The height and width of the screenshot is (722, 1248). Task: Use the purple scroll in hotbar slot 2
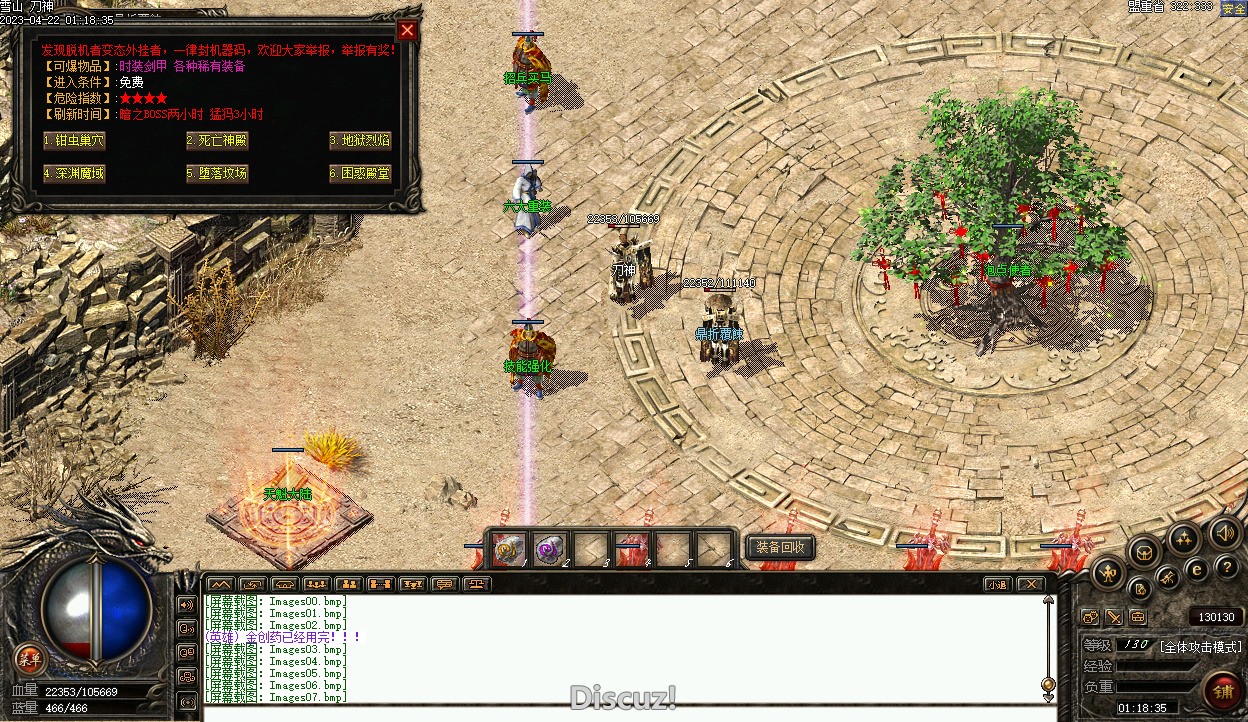pos(550,548)
